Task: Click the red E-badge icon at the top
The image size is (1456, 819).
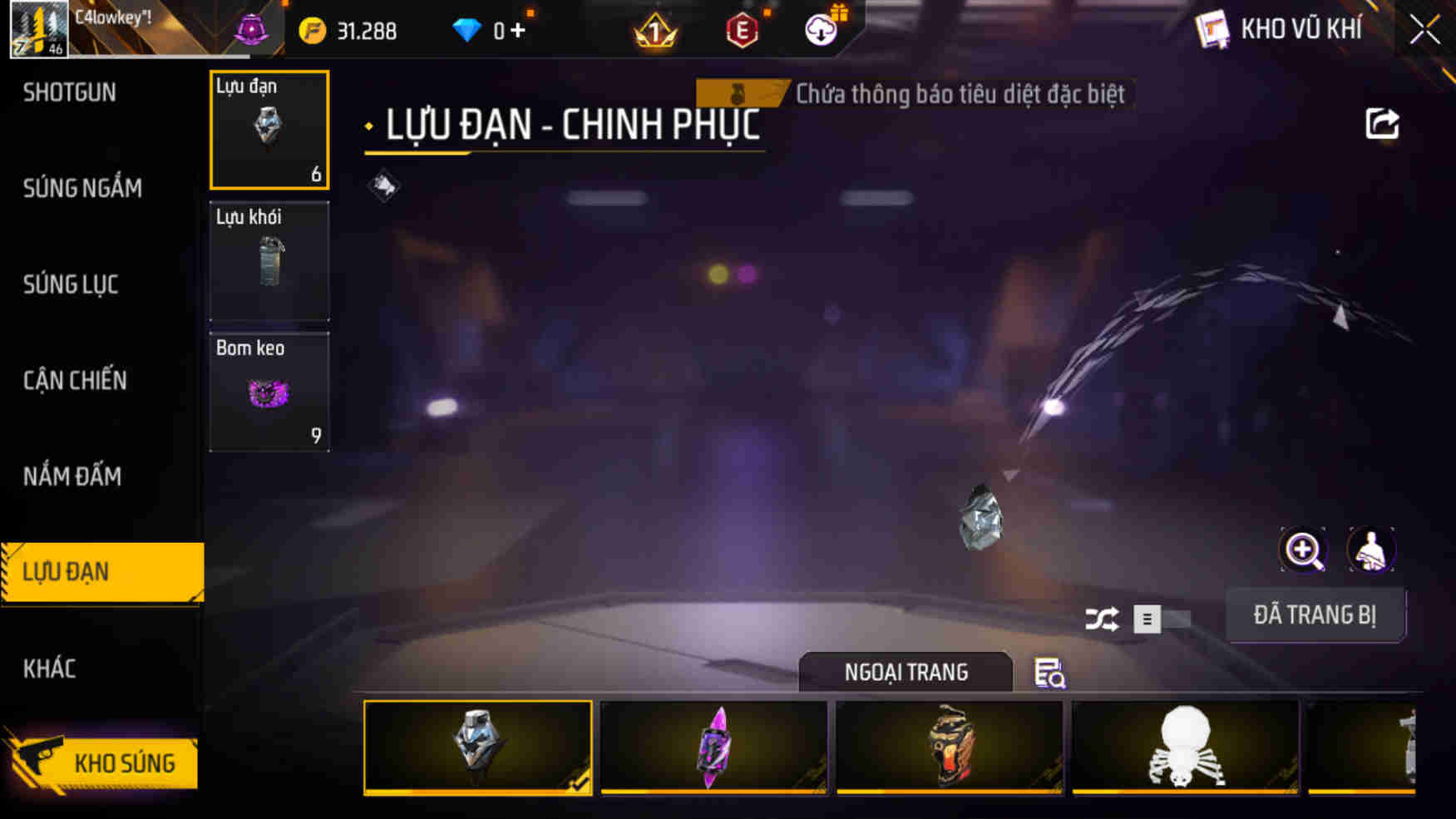Action: (x=743, y=31)
